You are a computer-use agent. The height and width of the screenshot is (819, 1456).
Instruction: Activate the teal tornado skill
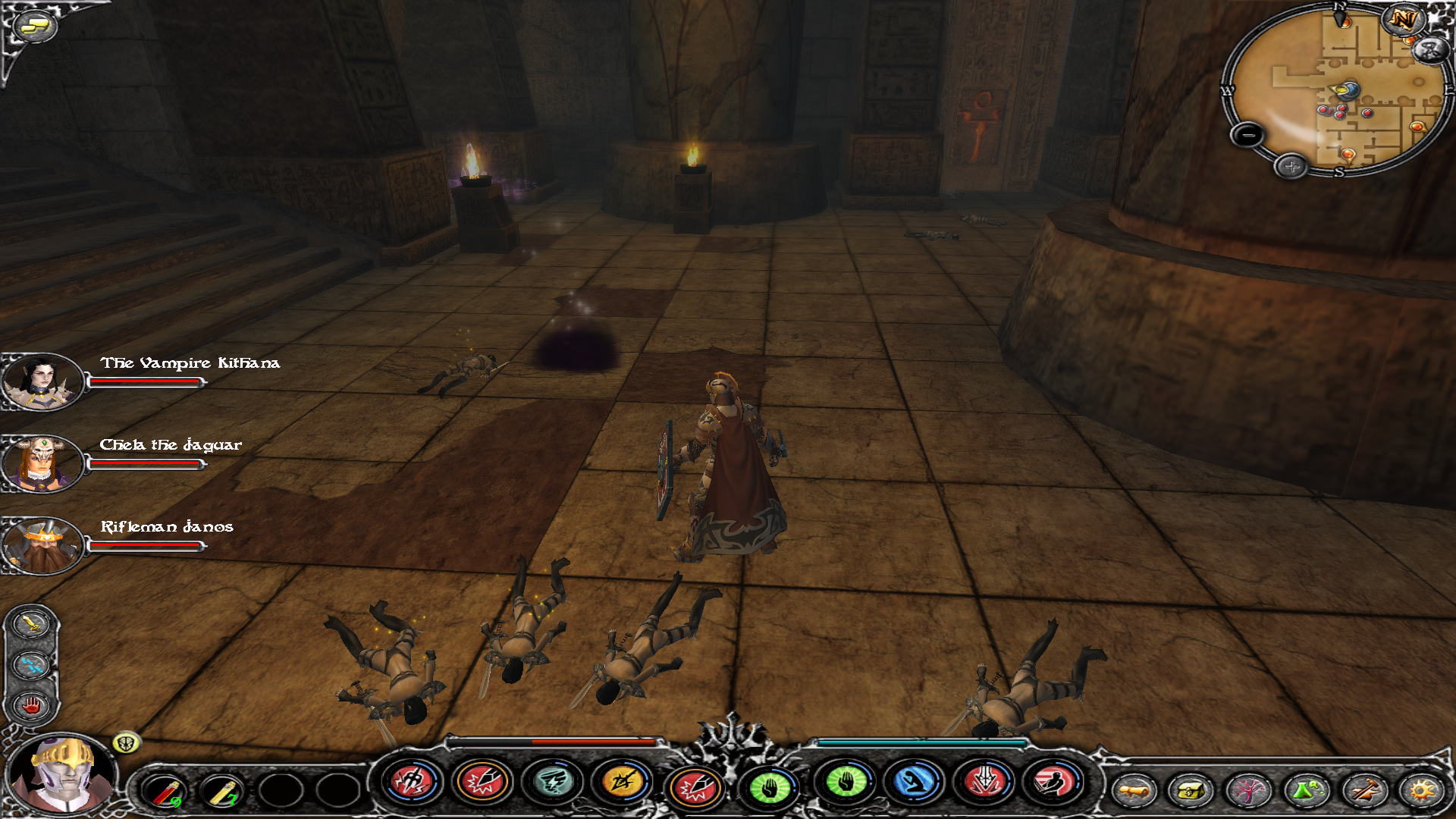coord(552,781)
